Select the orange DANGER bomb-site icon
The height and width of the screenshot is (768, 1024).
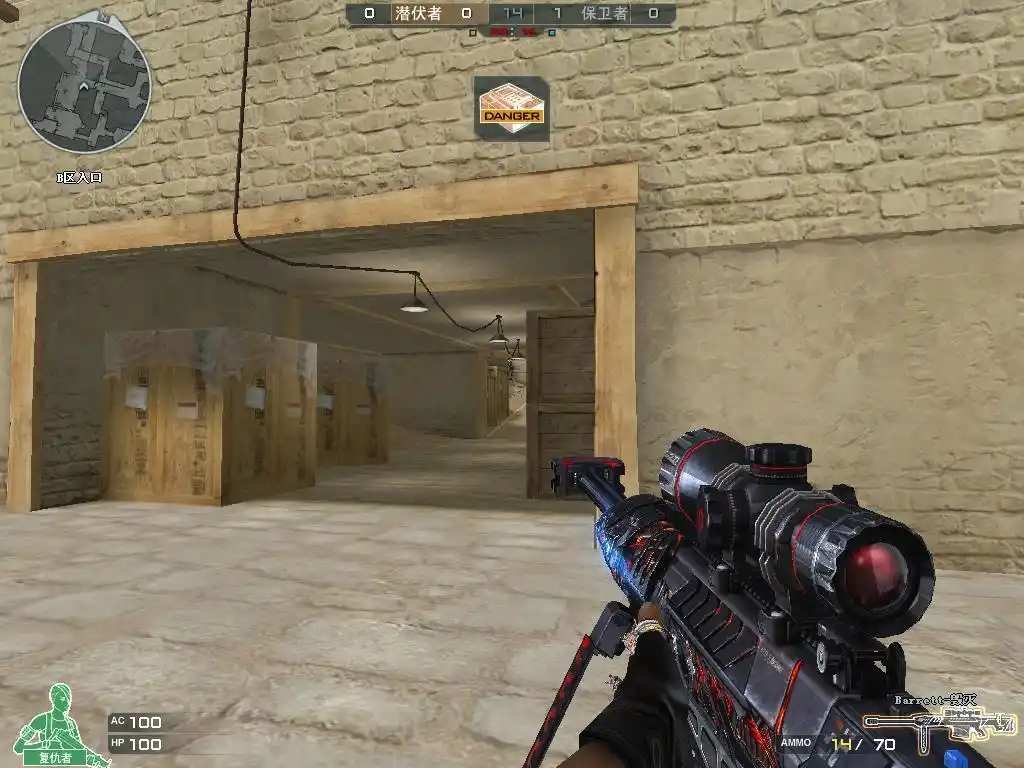(511, 108)
